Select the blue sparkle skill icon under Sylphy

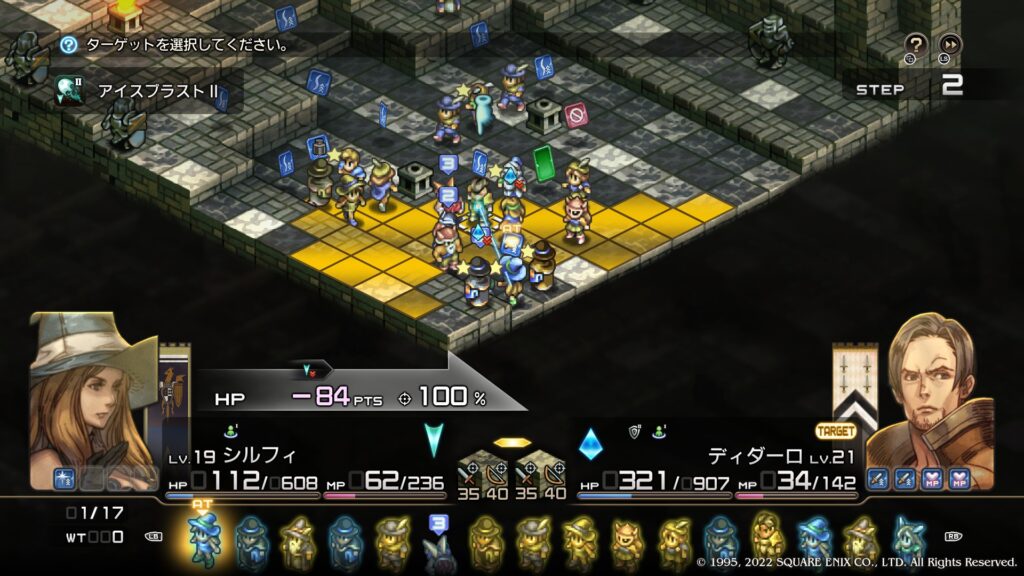66,479
